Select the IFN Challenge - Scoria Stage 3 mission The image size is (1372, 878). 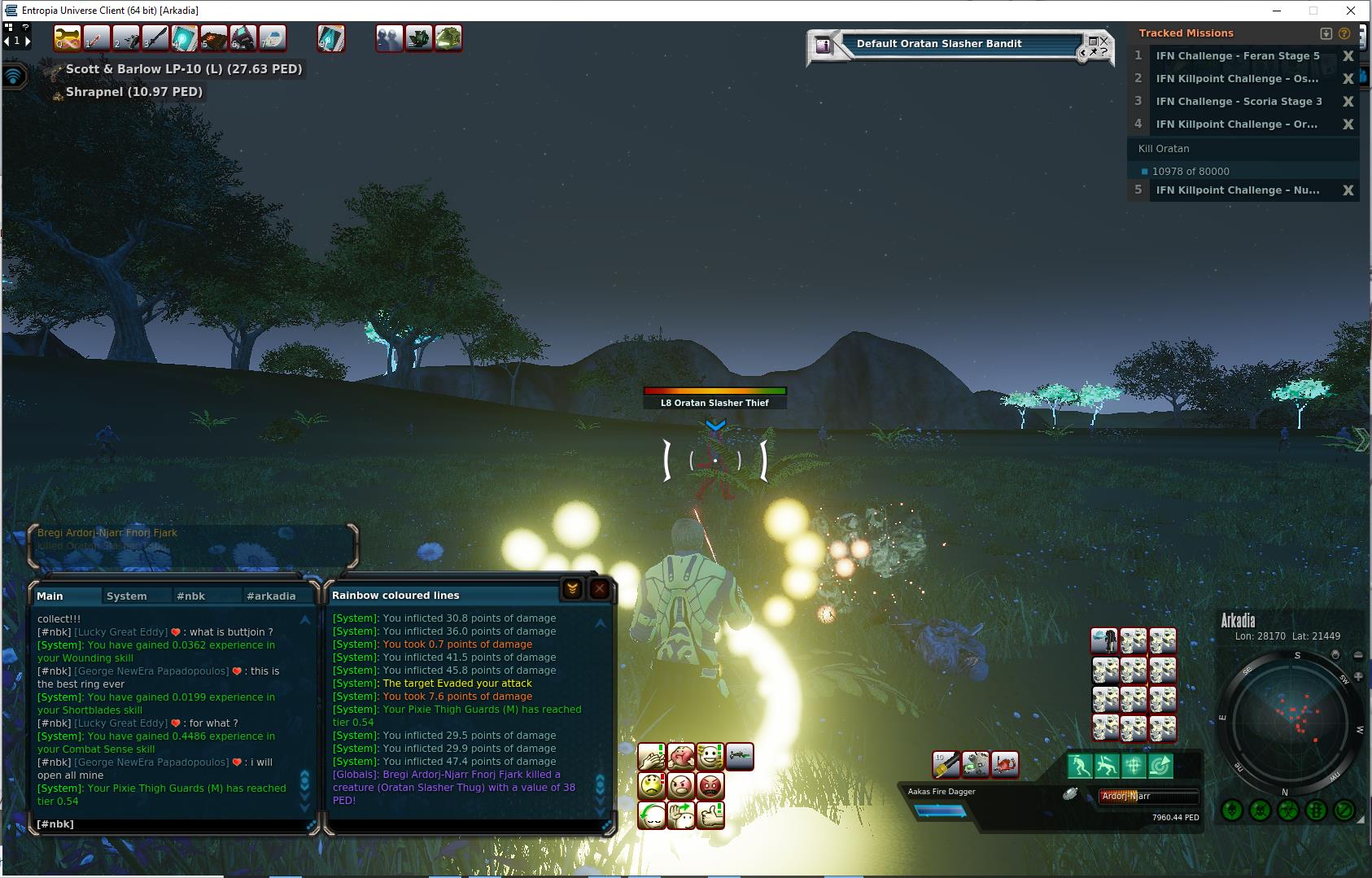1239,102
